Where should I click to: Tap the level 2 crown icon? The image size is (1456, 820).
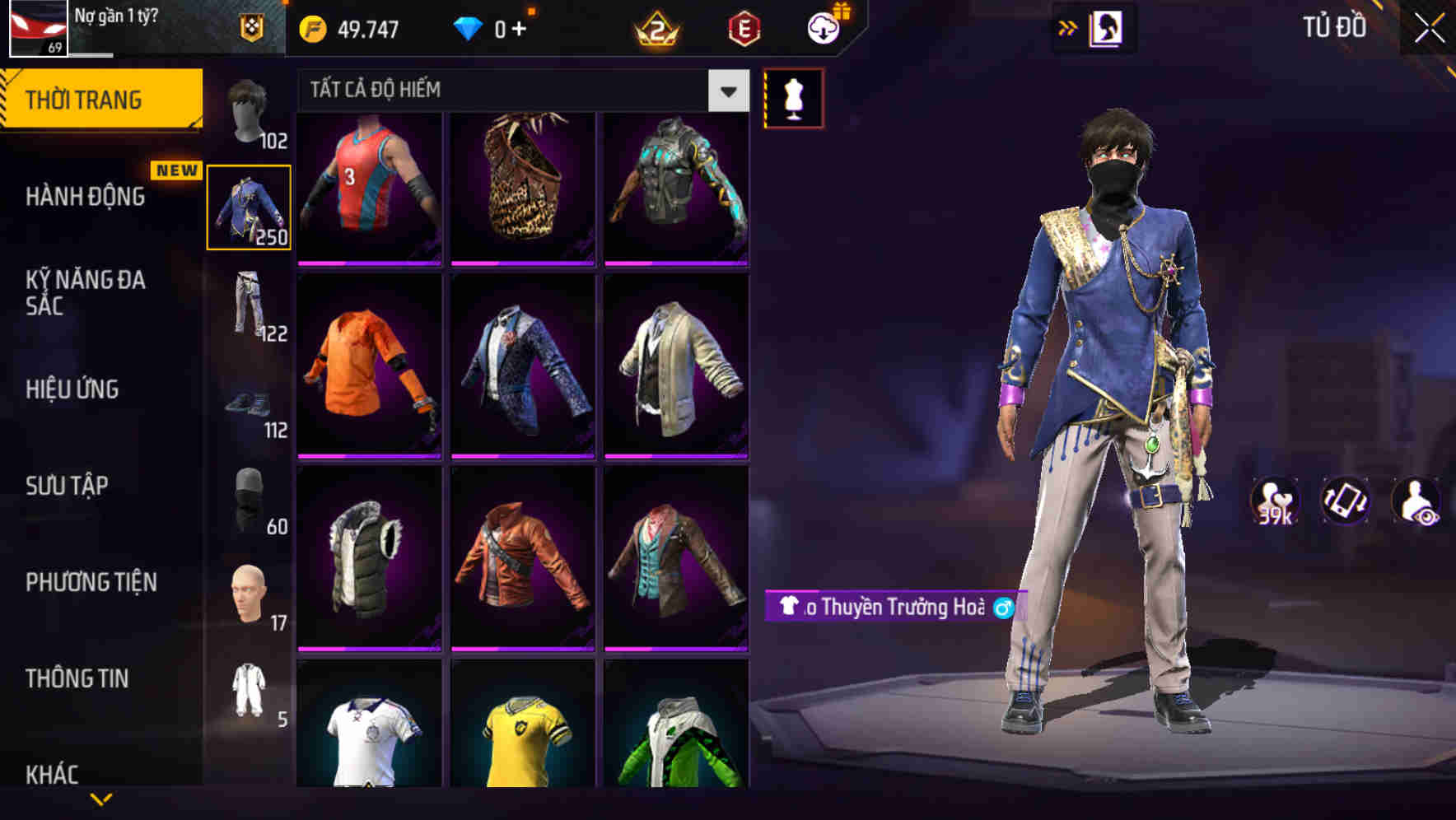[x=655, y=27]
